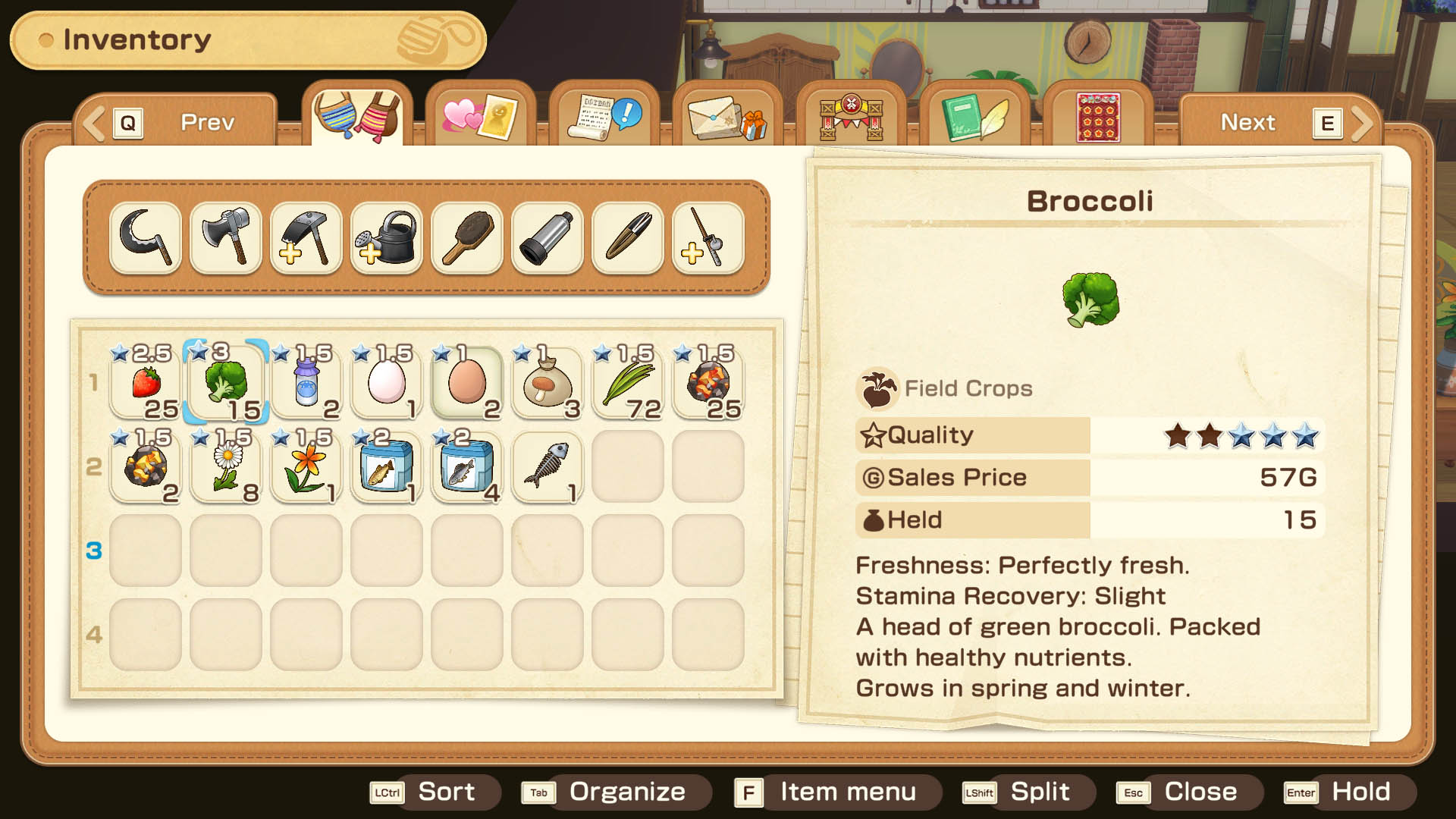This screenshot has width=1456, height=819.
Task: Select the sickle tool slot
Action: click(x=146, y=237)
